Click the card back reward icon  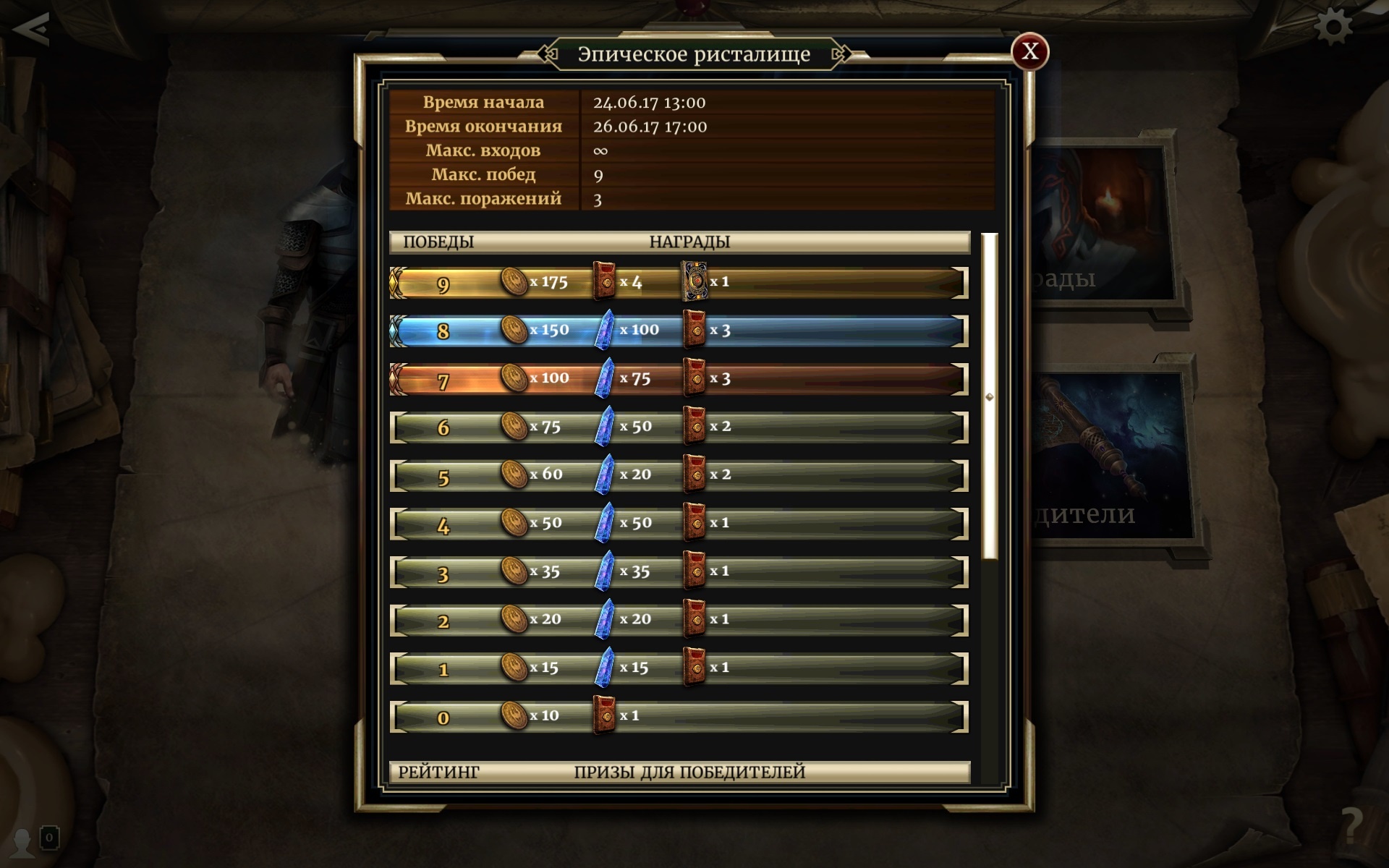(x=694, y=281)
